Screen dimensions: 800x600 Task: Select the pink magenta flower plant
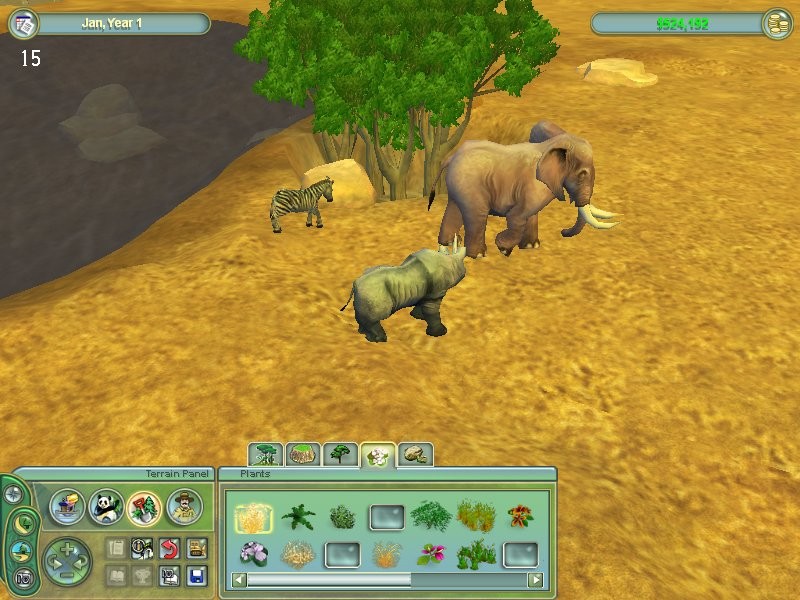[431, 554]
